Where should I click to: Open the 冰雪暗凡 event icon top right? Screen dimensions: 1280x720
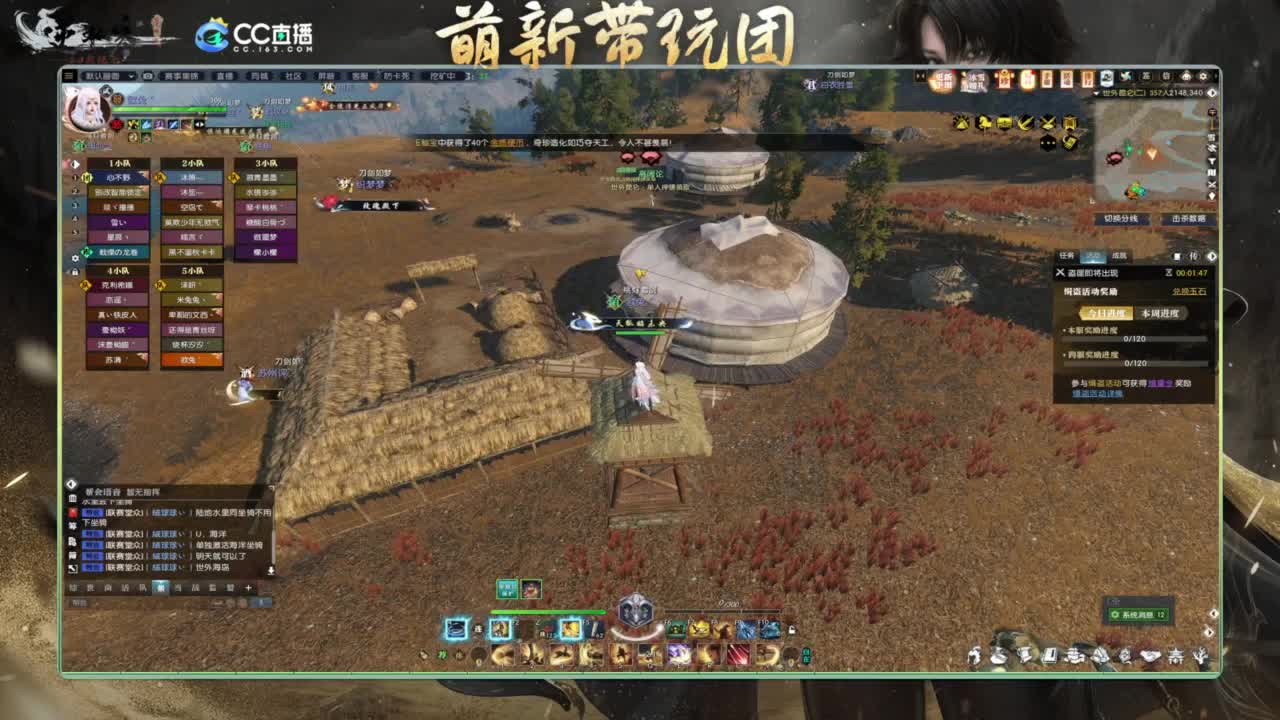[x=976, y=77]
